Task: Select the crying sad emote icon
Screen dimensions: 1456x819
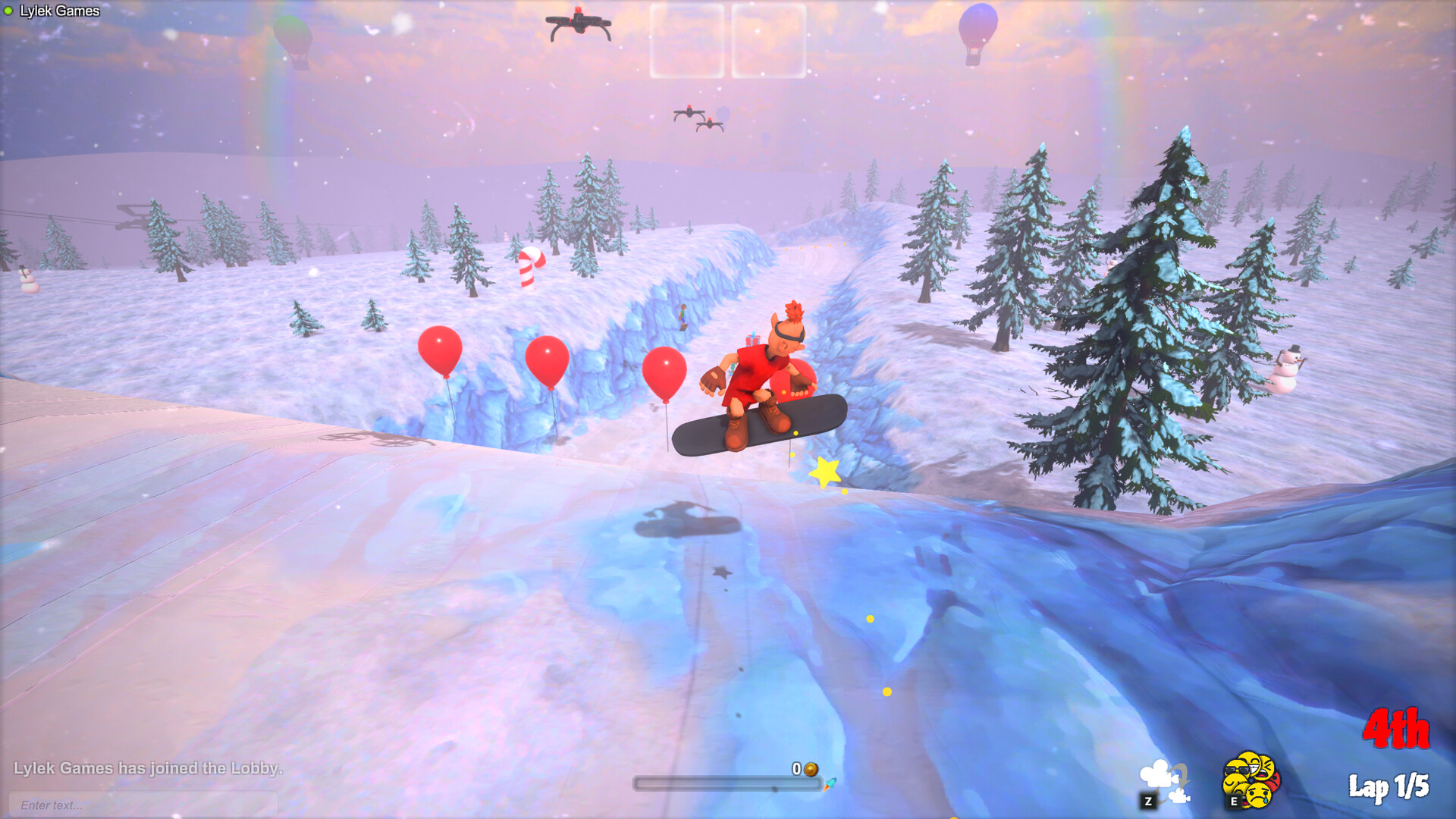Action: pos(1257,796)
